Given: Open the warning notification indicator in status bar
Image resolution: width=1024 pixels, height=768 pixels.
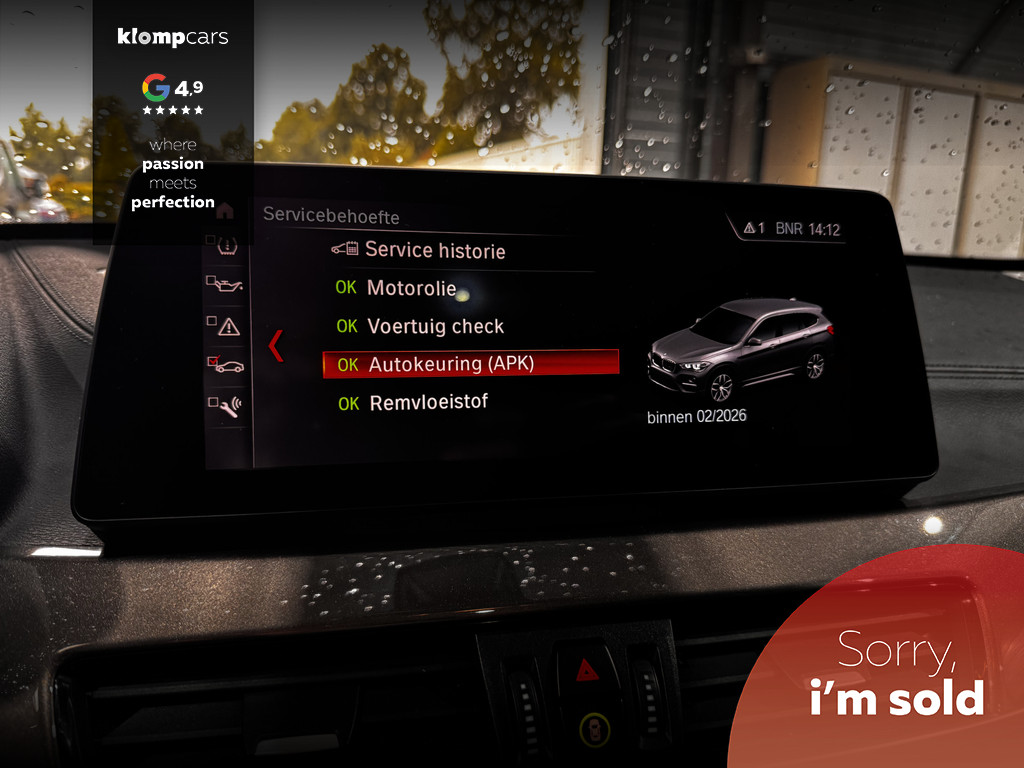Looking at the screenshot, I should (753, 229).
